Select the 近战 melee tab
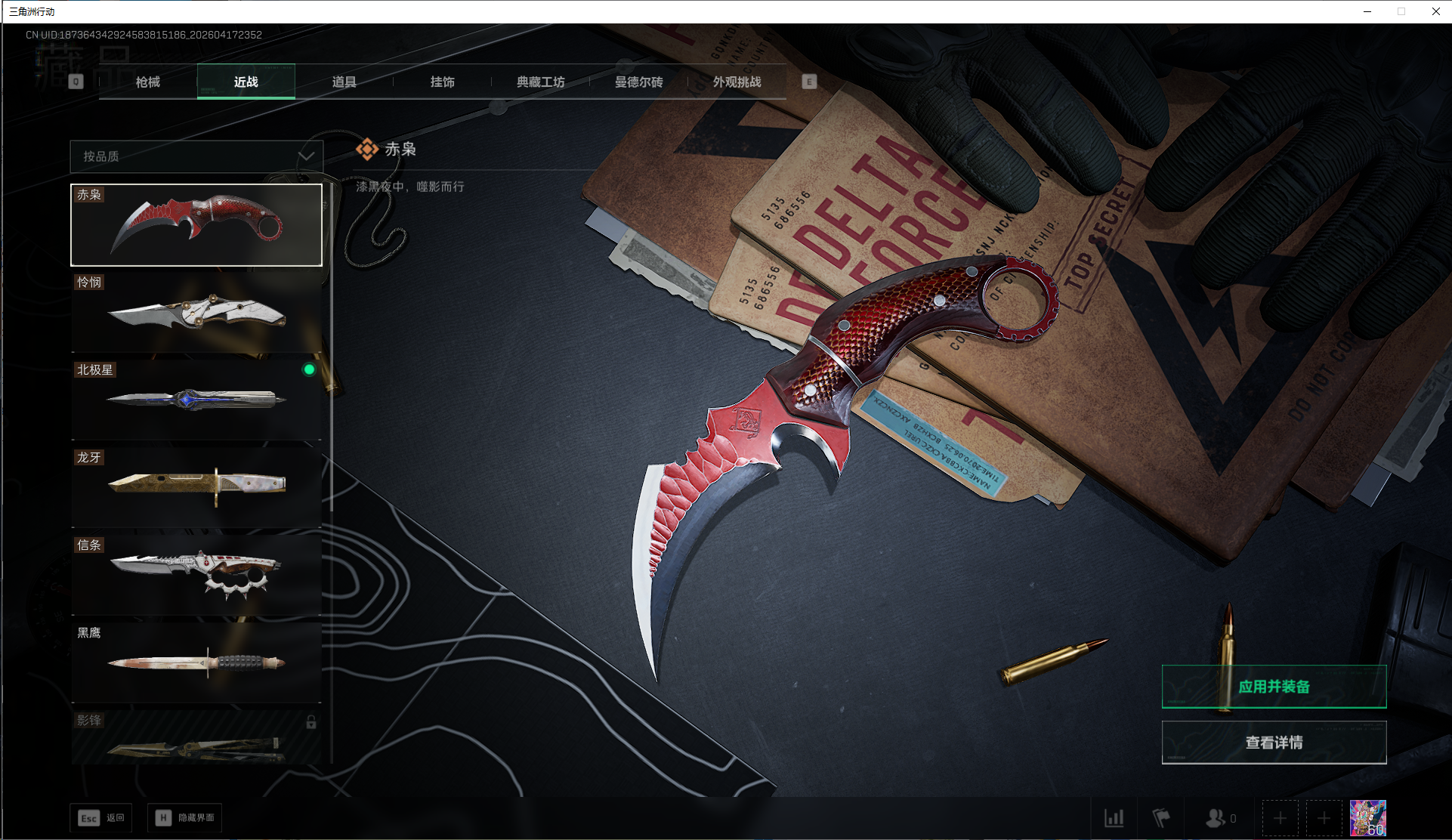The height and width of the screenshot is (840, 1452). coord(246,82)
